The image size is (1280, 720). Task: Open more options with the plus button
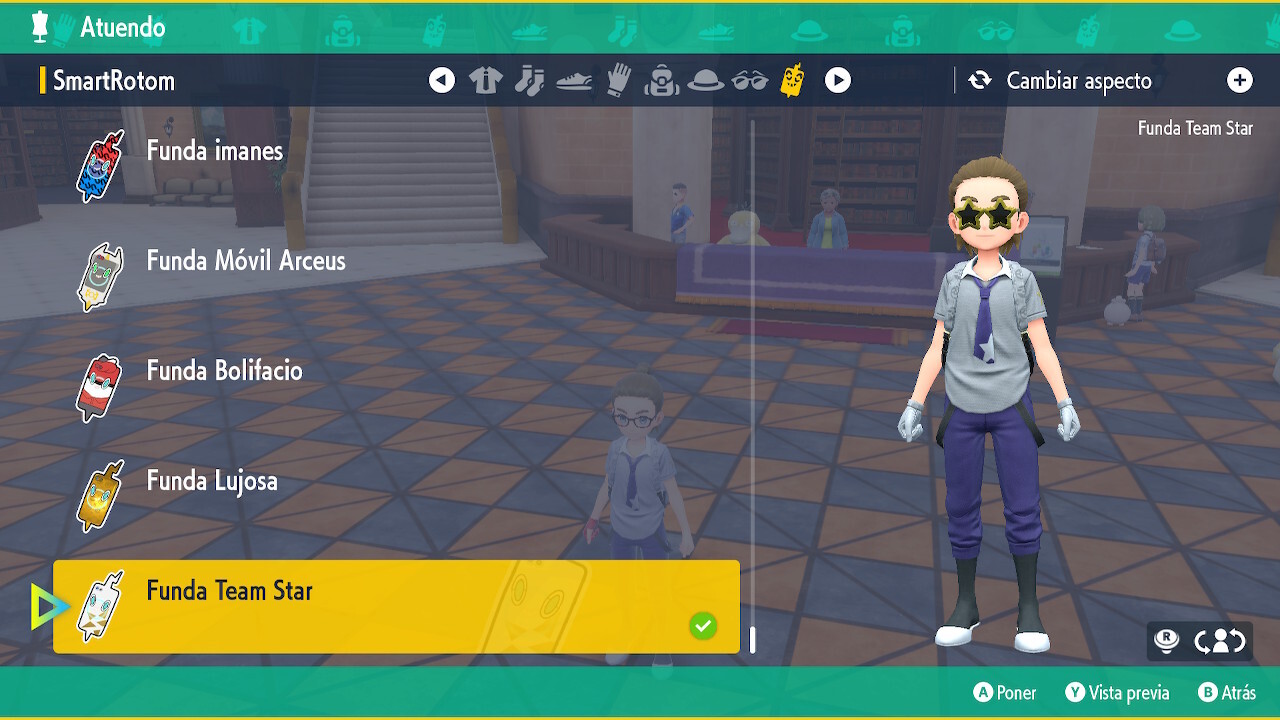pos(1240,80)
